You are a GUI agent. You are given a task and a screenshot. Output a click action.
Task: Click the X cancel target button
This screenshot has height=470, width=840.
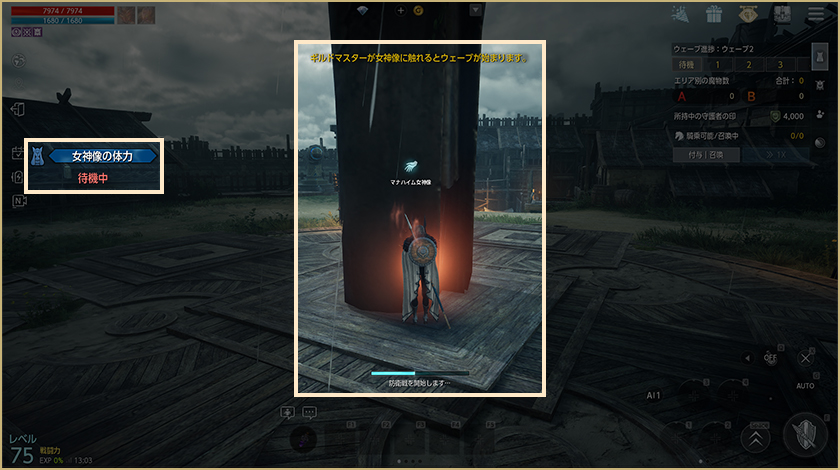coord(806,357)
